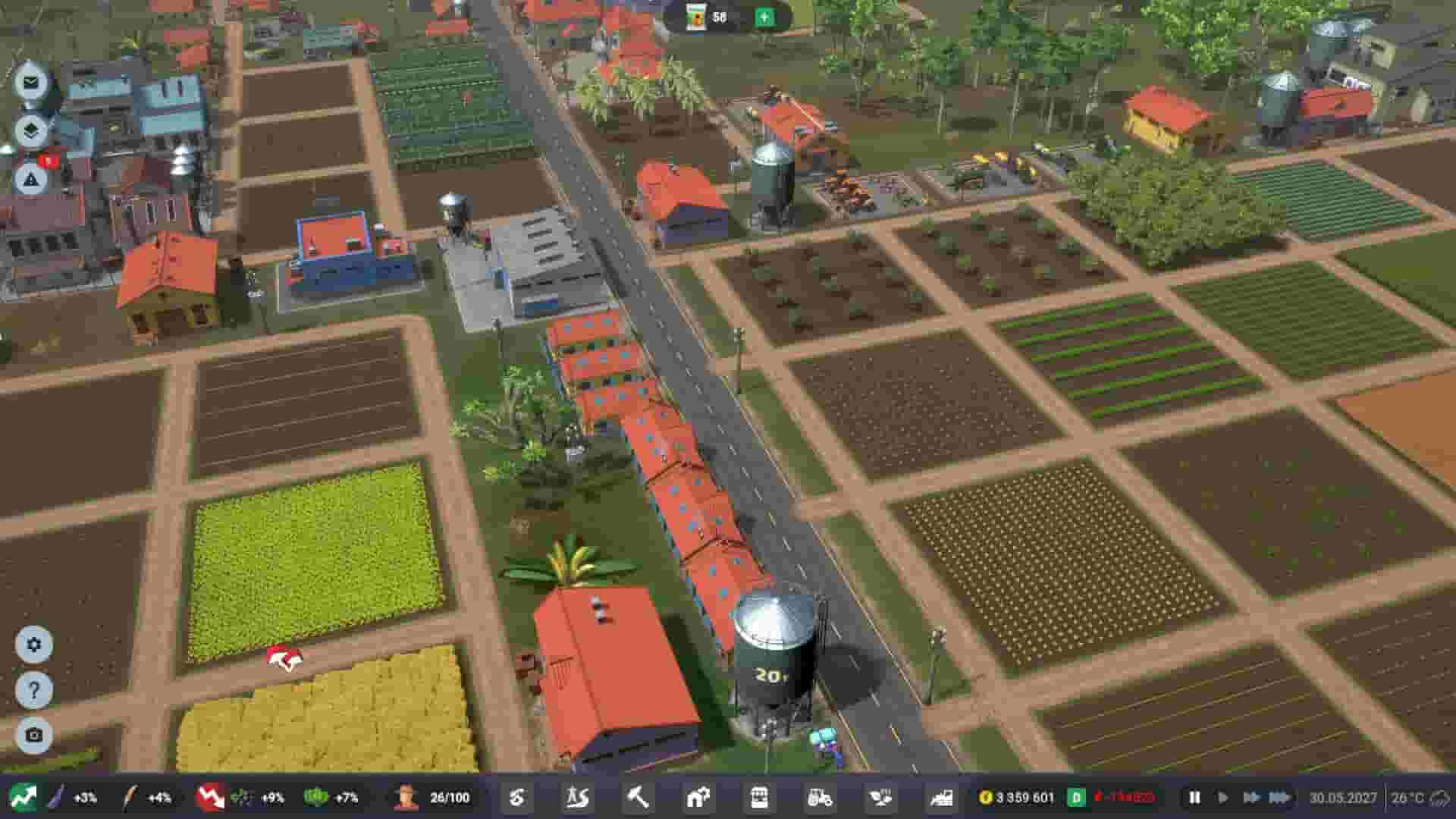The height and width of the screenshot is (819, 1456).
Task: Resume play with the single arrow
Action: (x=1224, y=797)
